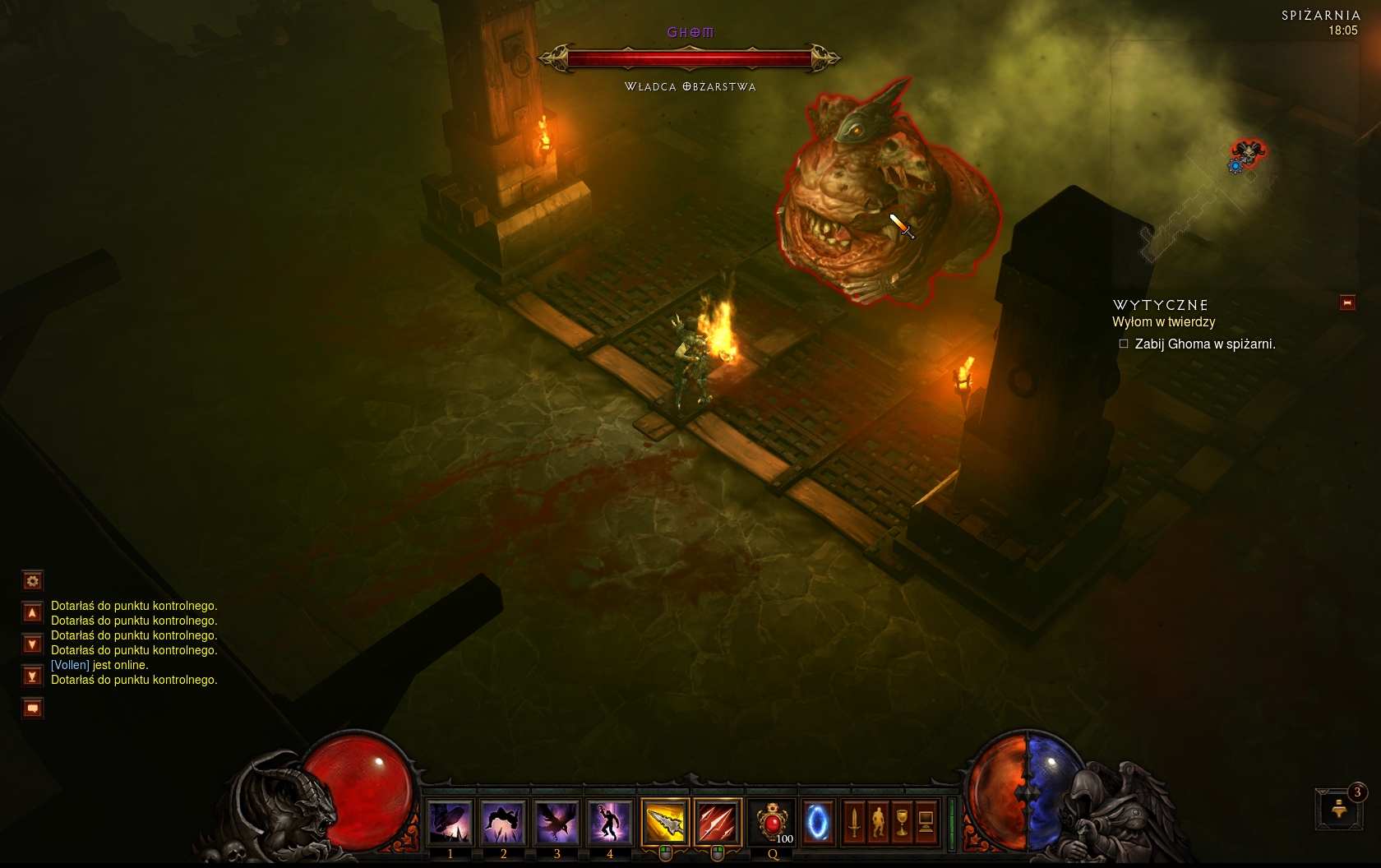
Task: Open chat settings gear button
Action: click(x=32, y=581)
